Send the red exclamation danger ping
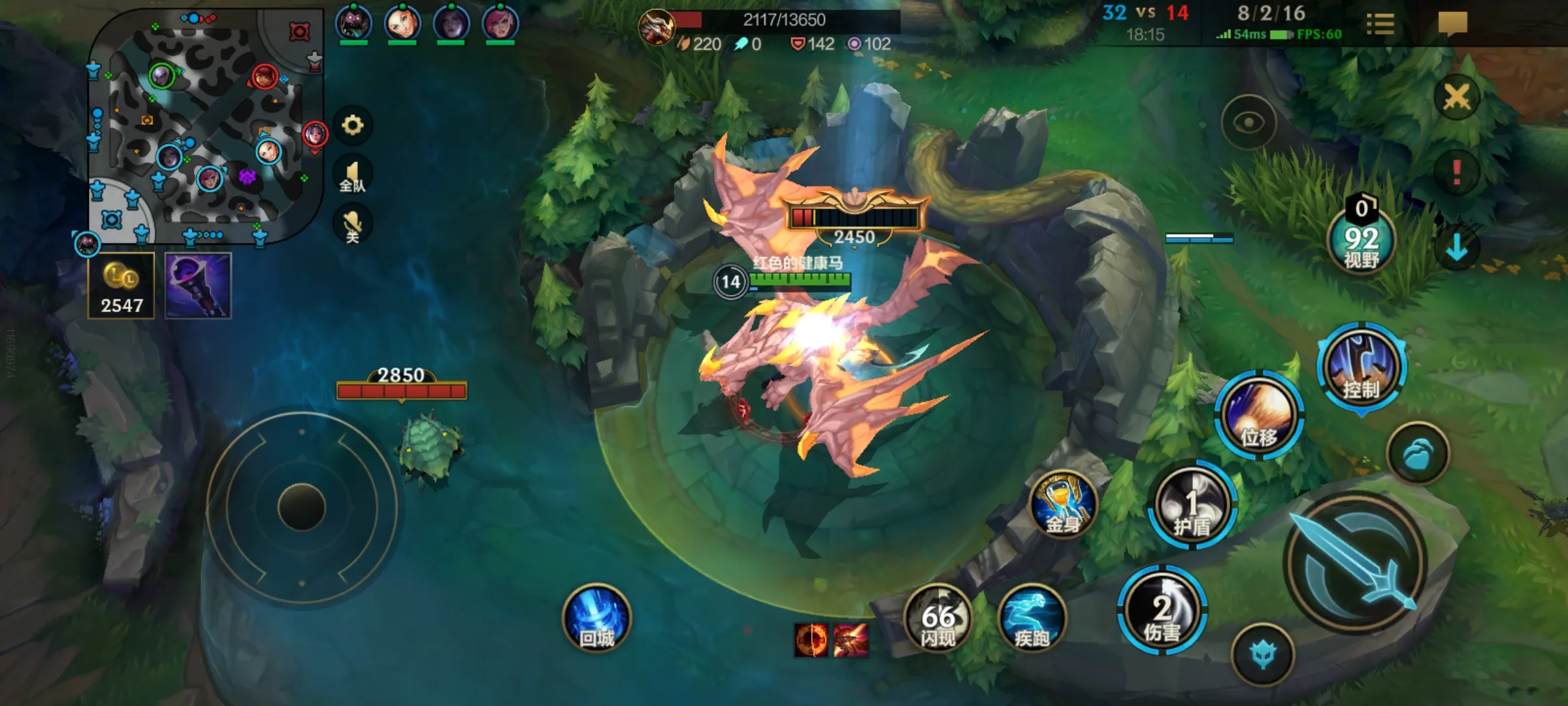1568x706 pixels. click(x=1456, y=173)
